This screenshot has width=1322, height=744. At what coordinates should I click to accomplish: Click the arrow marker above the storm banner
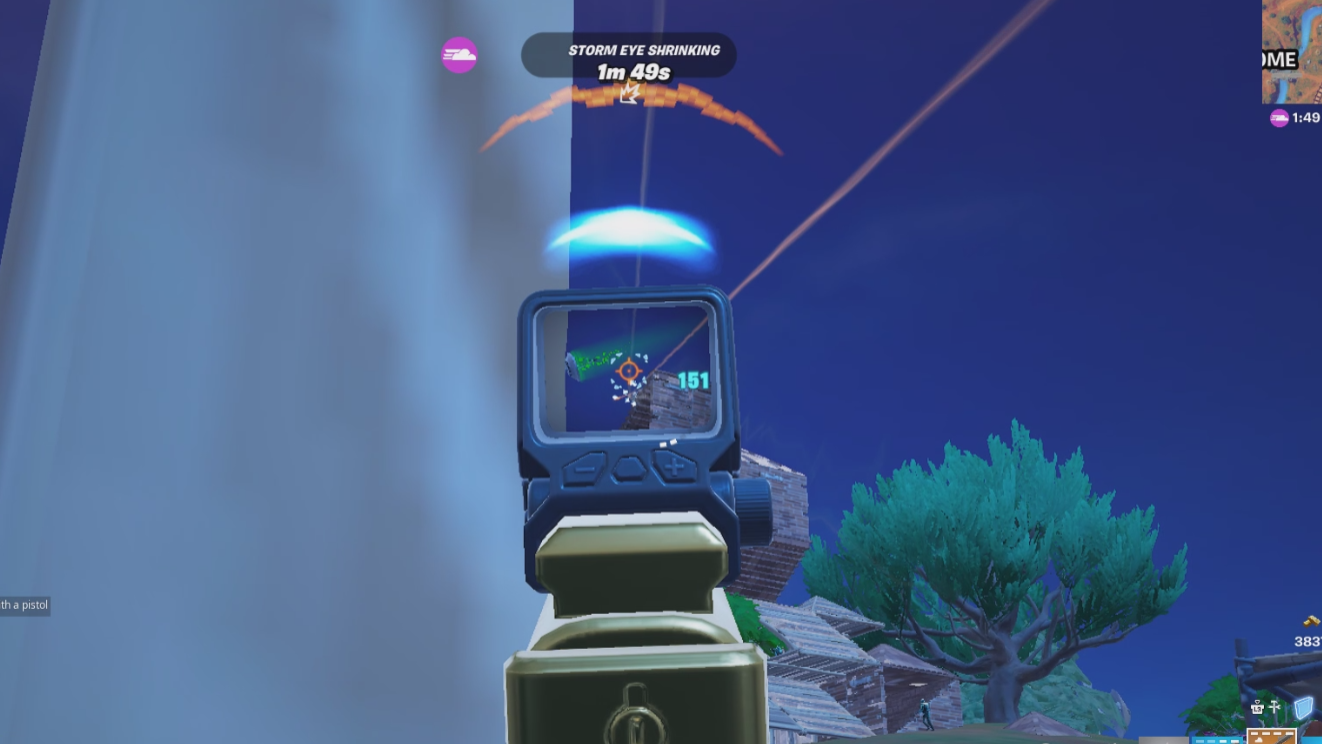pyautogui.click(x=627, y=95)
